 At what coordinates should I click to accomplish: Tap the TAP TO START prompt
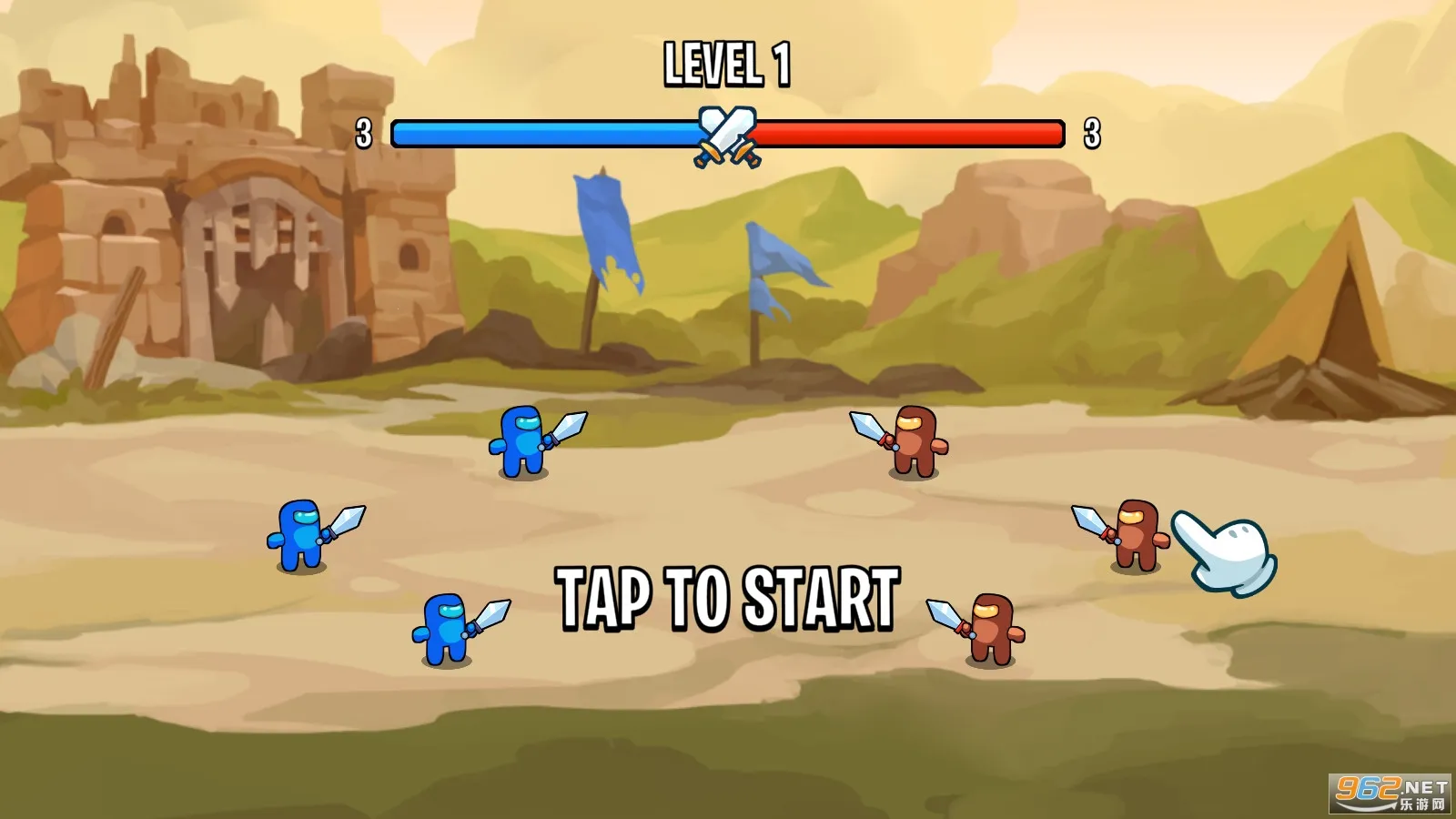point(728,598)
